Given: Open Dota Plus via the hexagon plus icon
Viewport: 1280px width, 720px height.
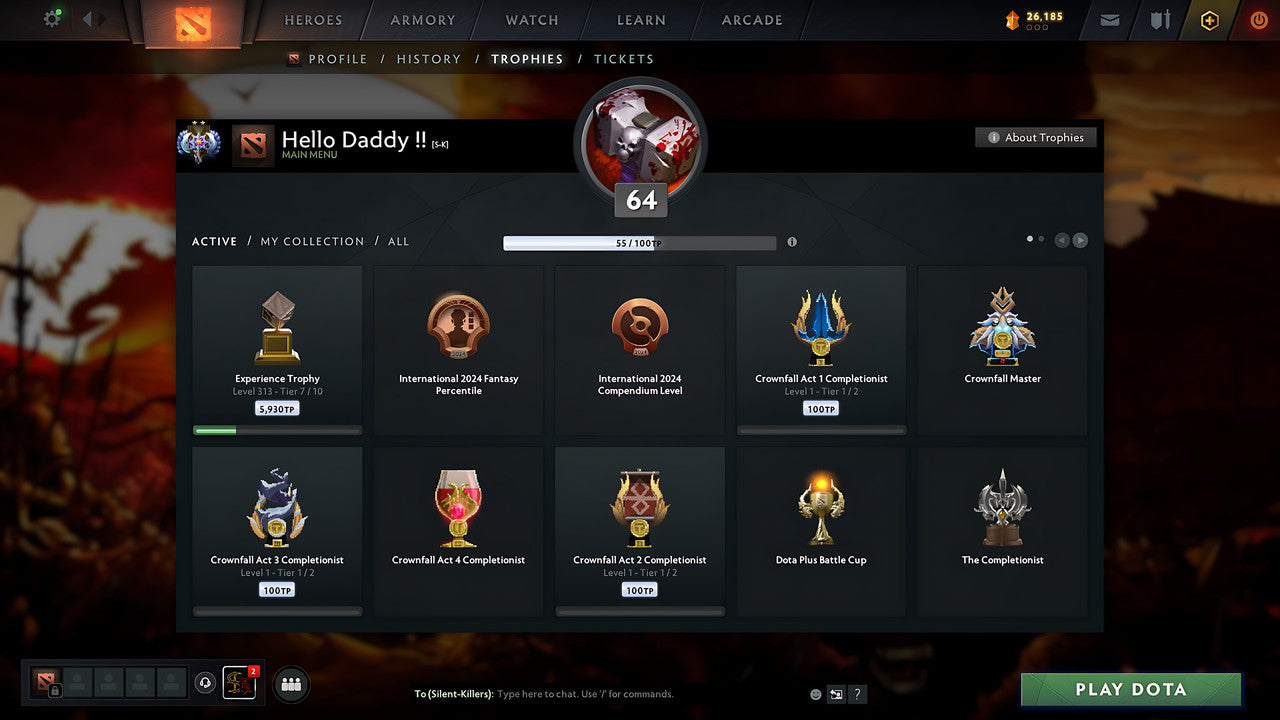Looking at the screenshot, I should 1209,20.
